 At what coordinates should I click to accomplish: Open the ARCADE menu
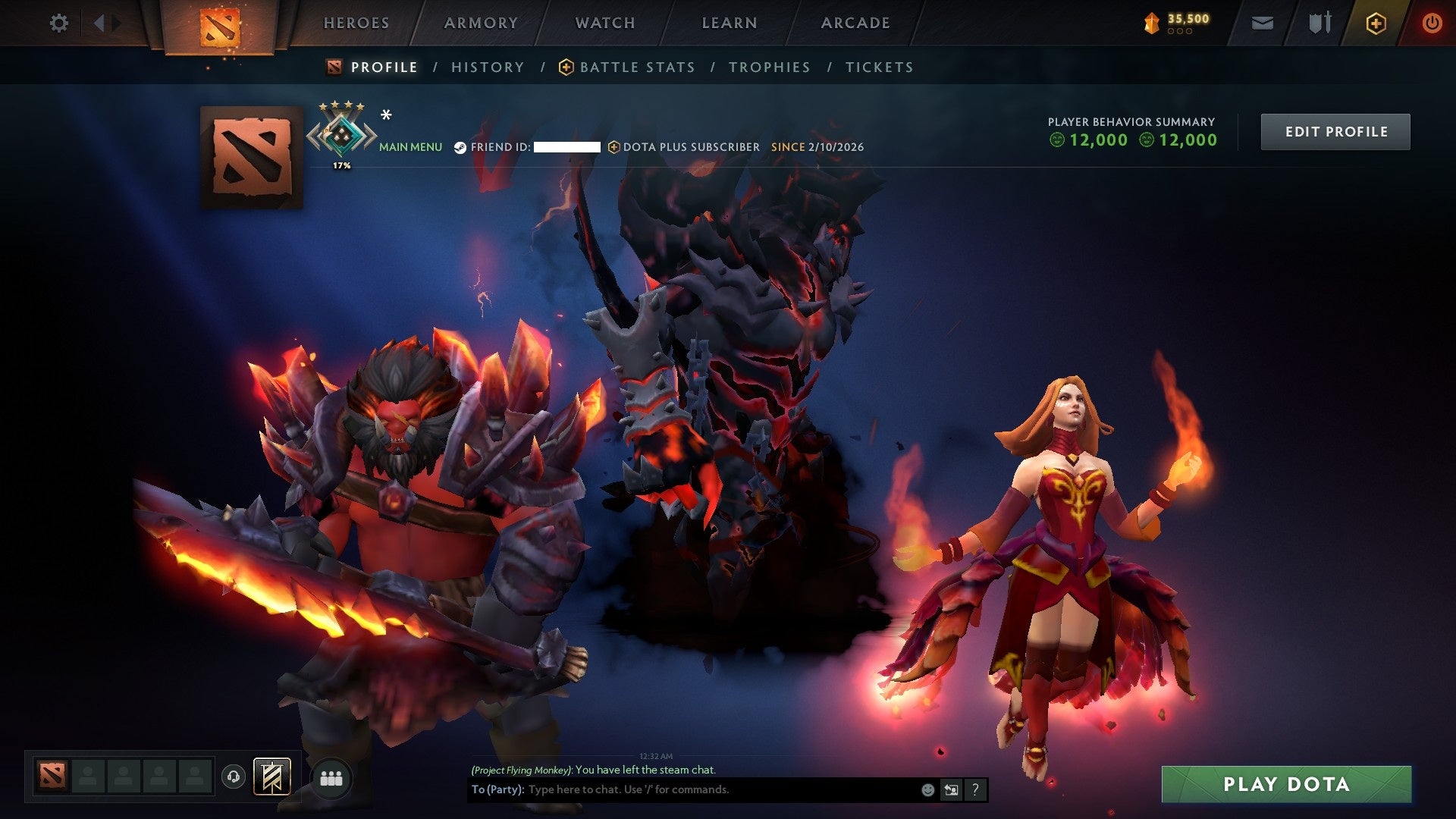tap(855, 23)
